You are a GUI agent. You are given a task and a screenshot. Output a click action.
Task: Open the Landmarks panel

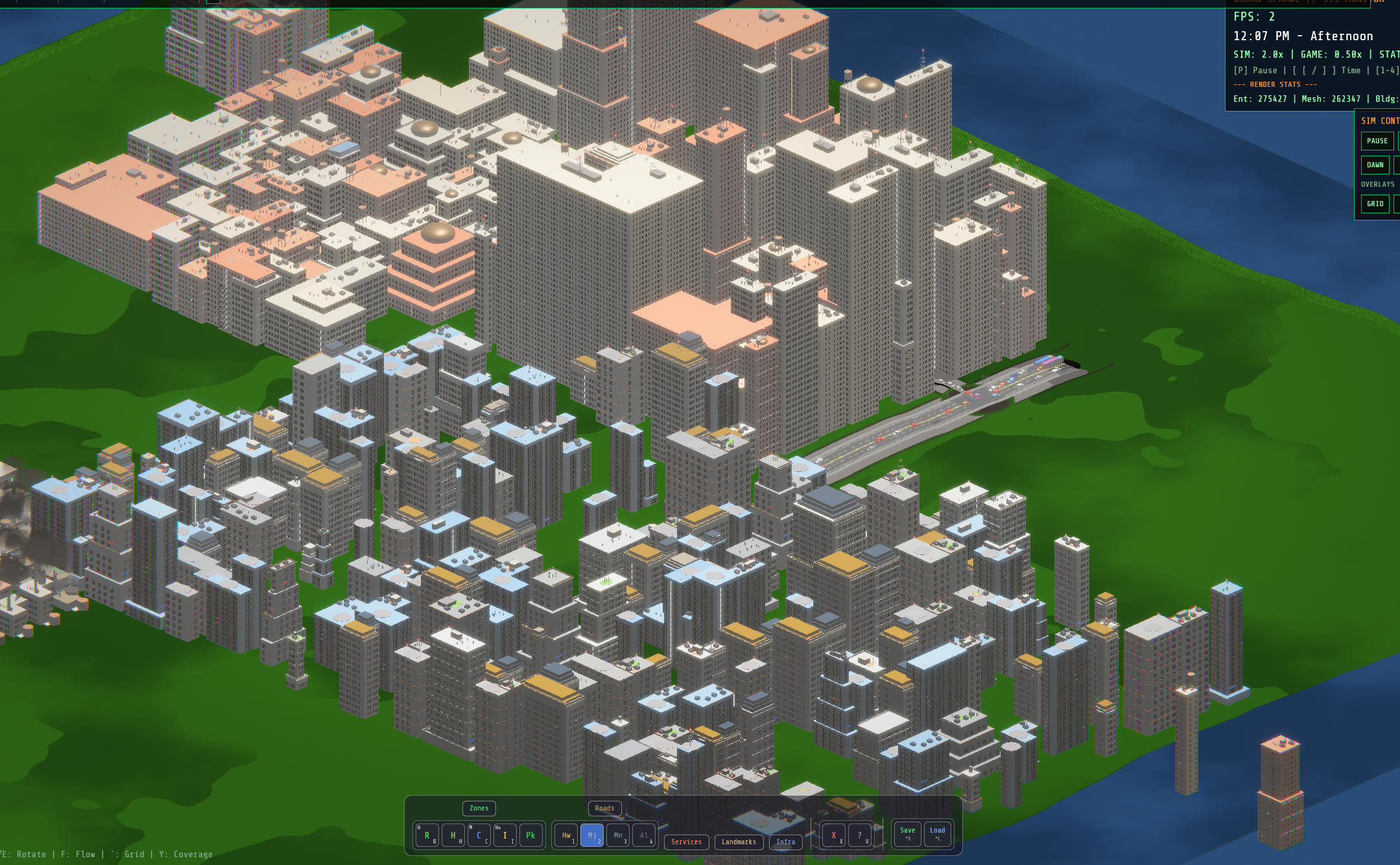click(739, 842)
